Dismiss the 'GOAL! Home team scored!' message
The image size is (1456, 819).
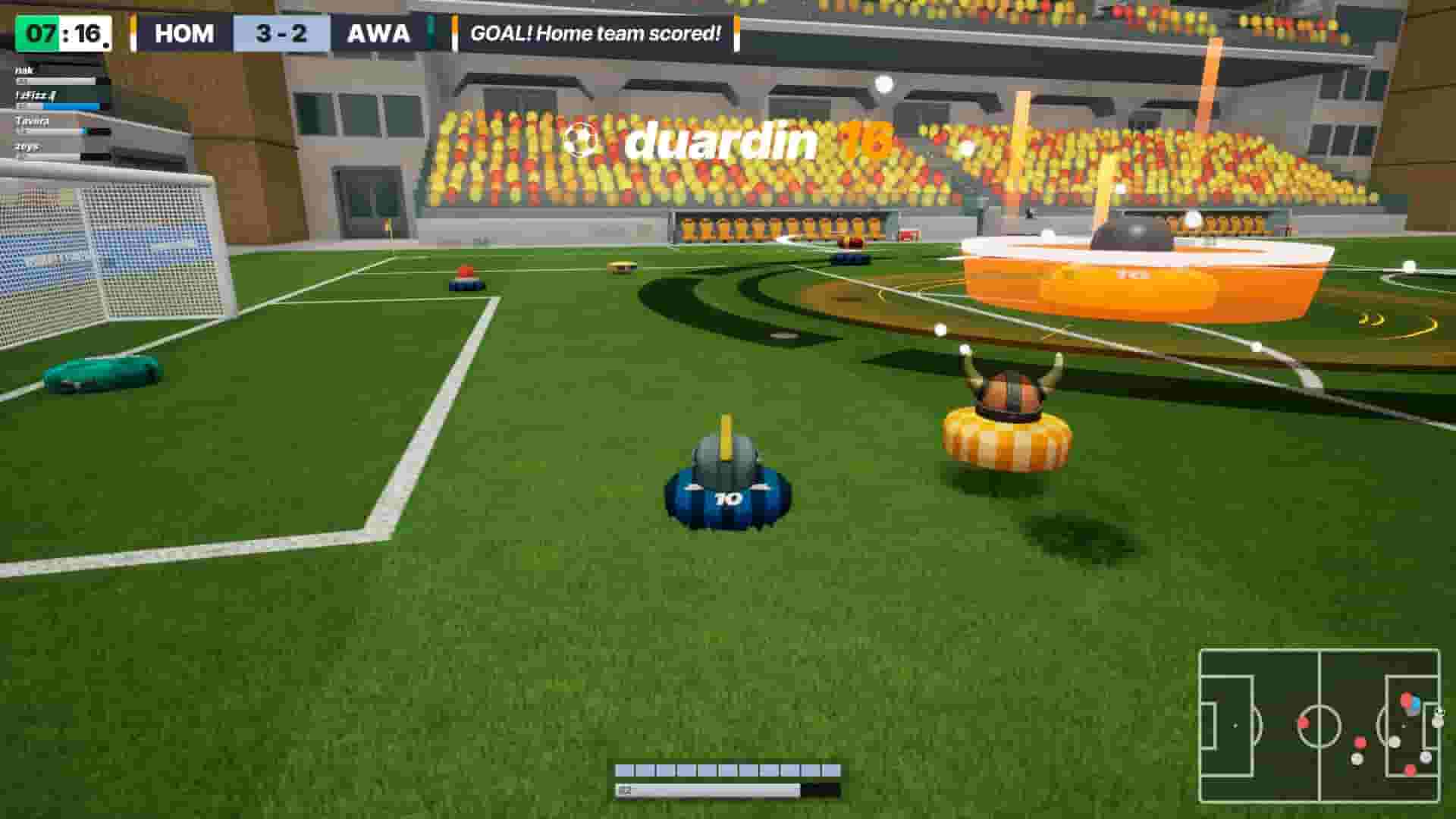pos(595,34)
